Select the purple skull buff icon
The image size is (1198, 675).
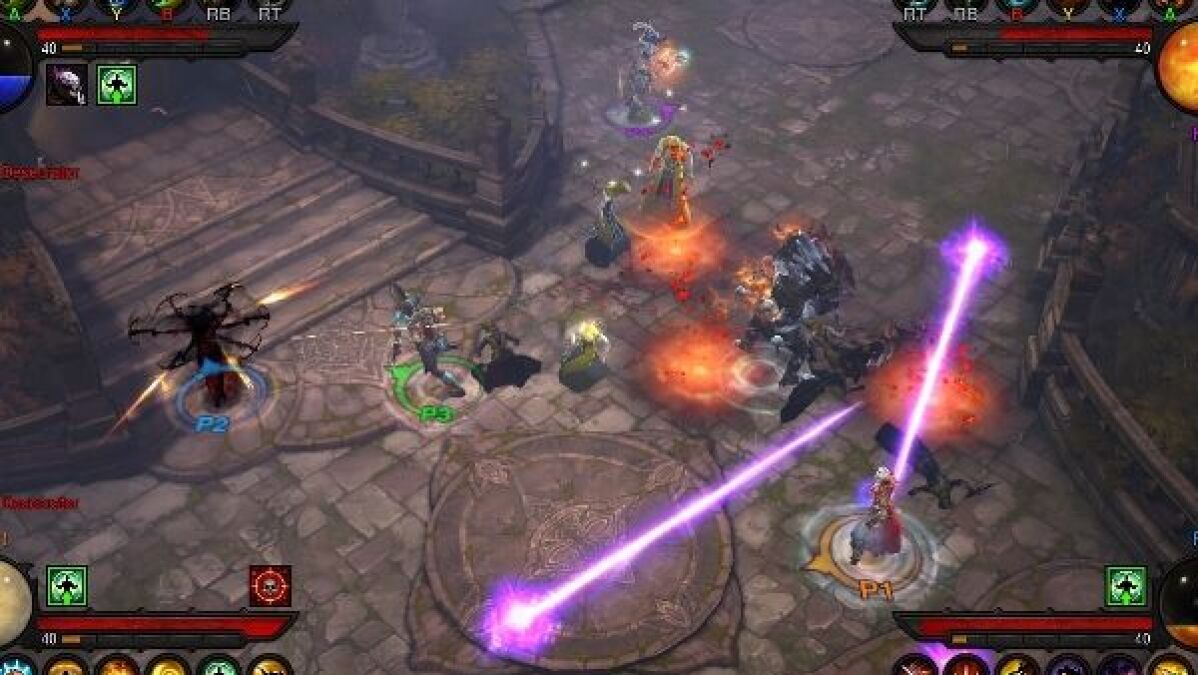(x=66, y=85)
